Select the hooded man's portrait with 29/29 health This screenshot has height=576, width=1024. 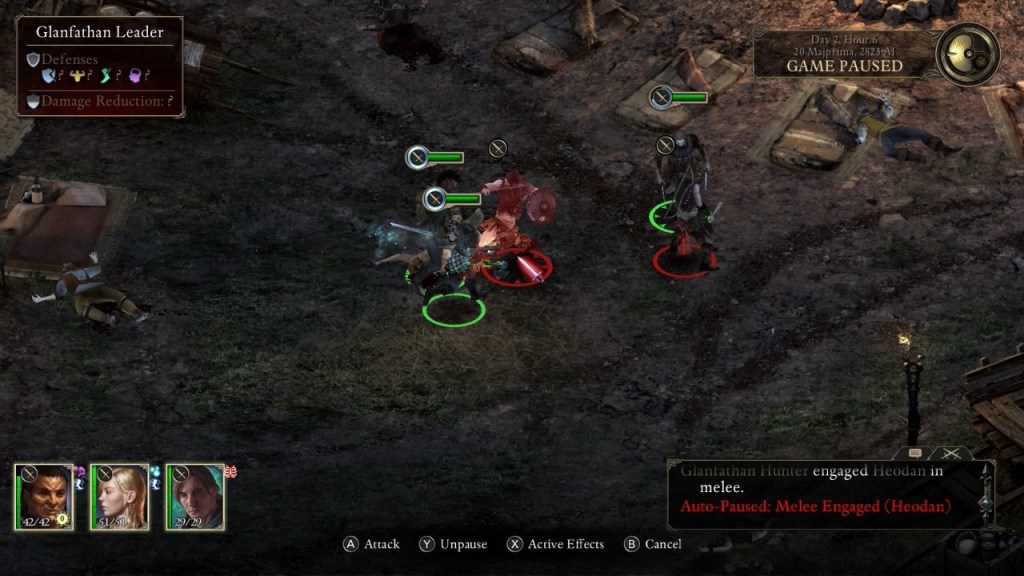(x=195, y=496)
